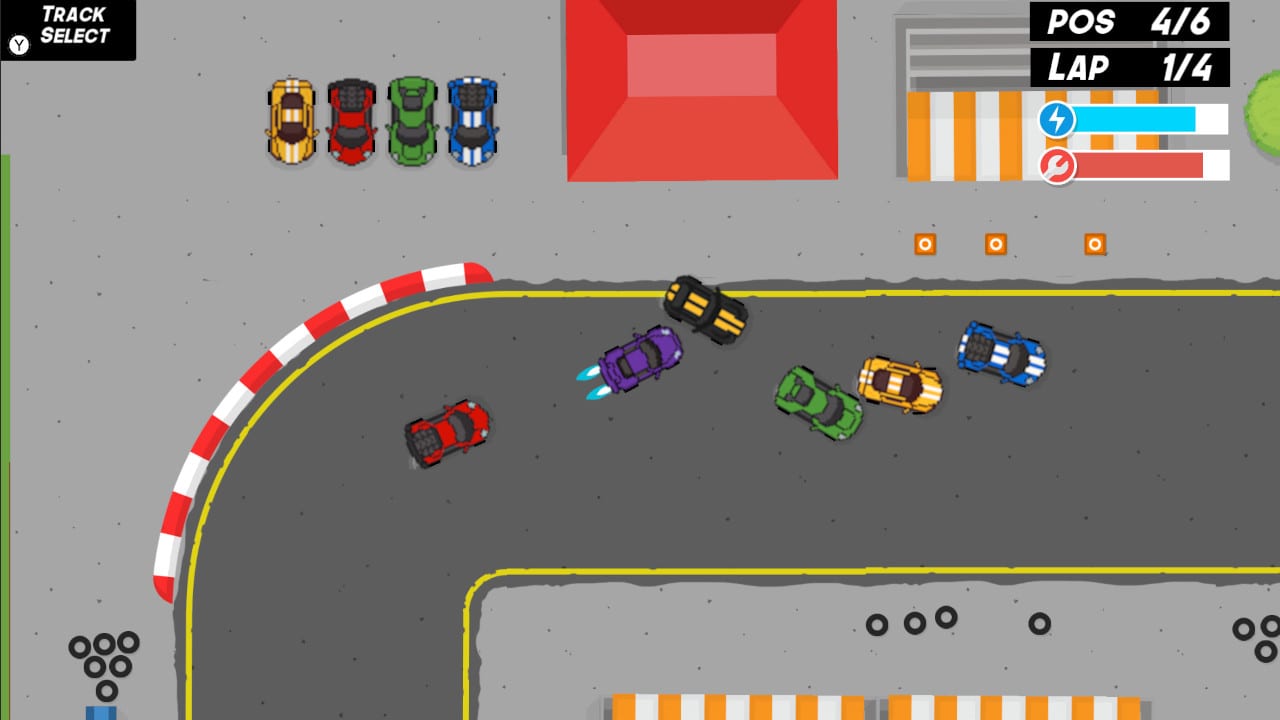Click the blue lightning boost icon
Viewport: 1280px width, 720px height.
1059,119
